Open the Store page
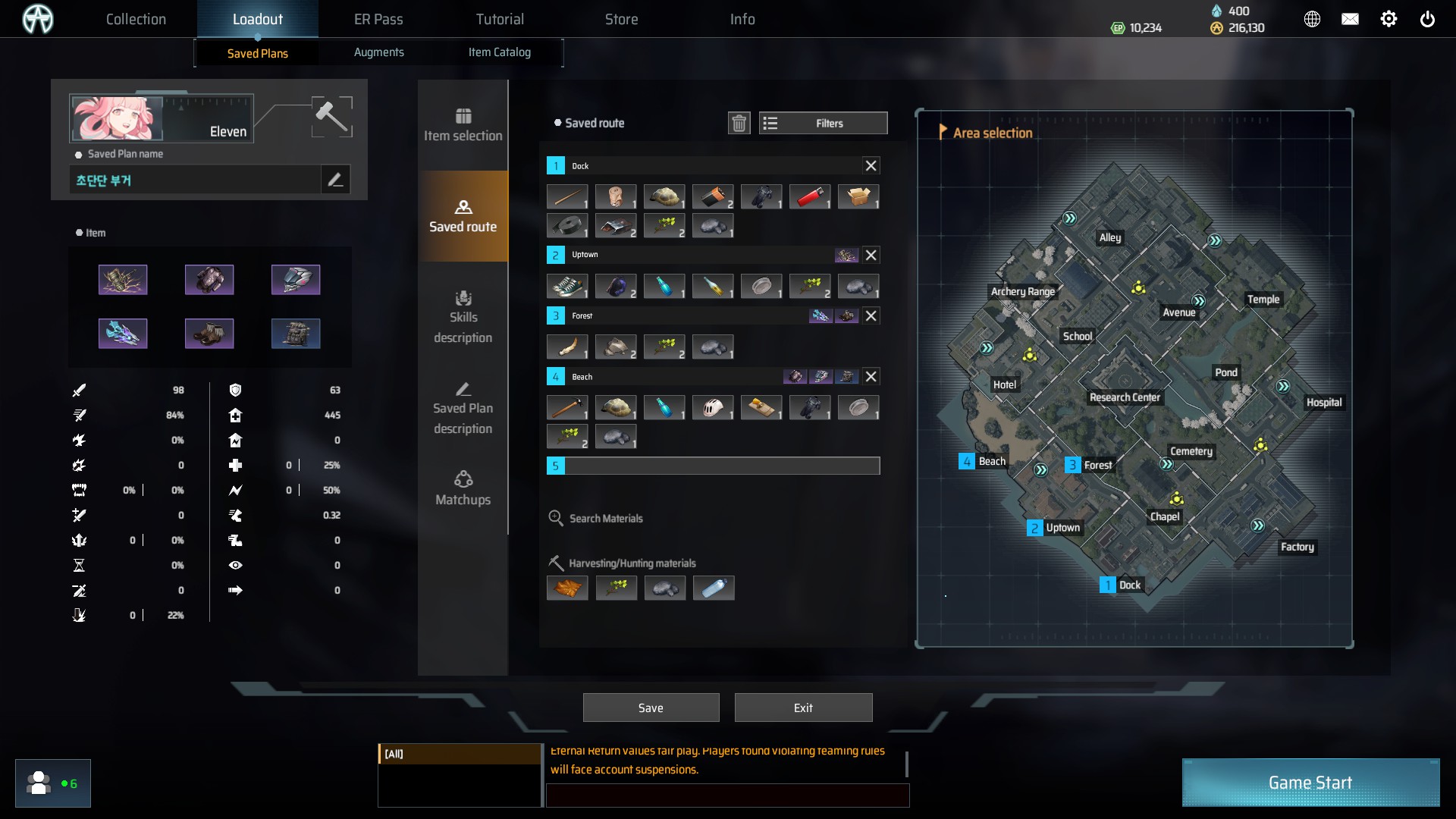Image resolution: width=1456 pixels, height=819 pixels. (x=621, y=19)
